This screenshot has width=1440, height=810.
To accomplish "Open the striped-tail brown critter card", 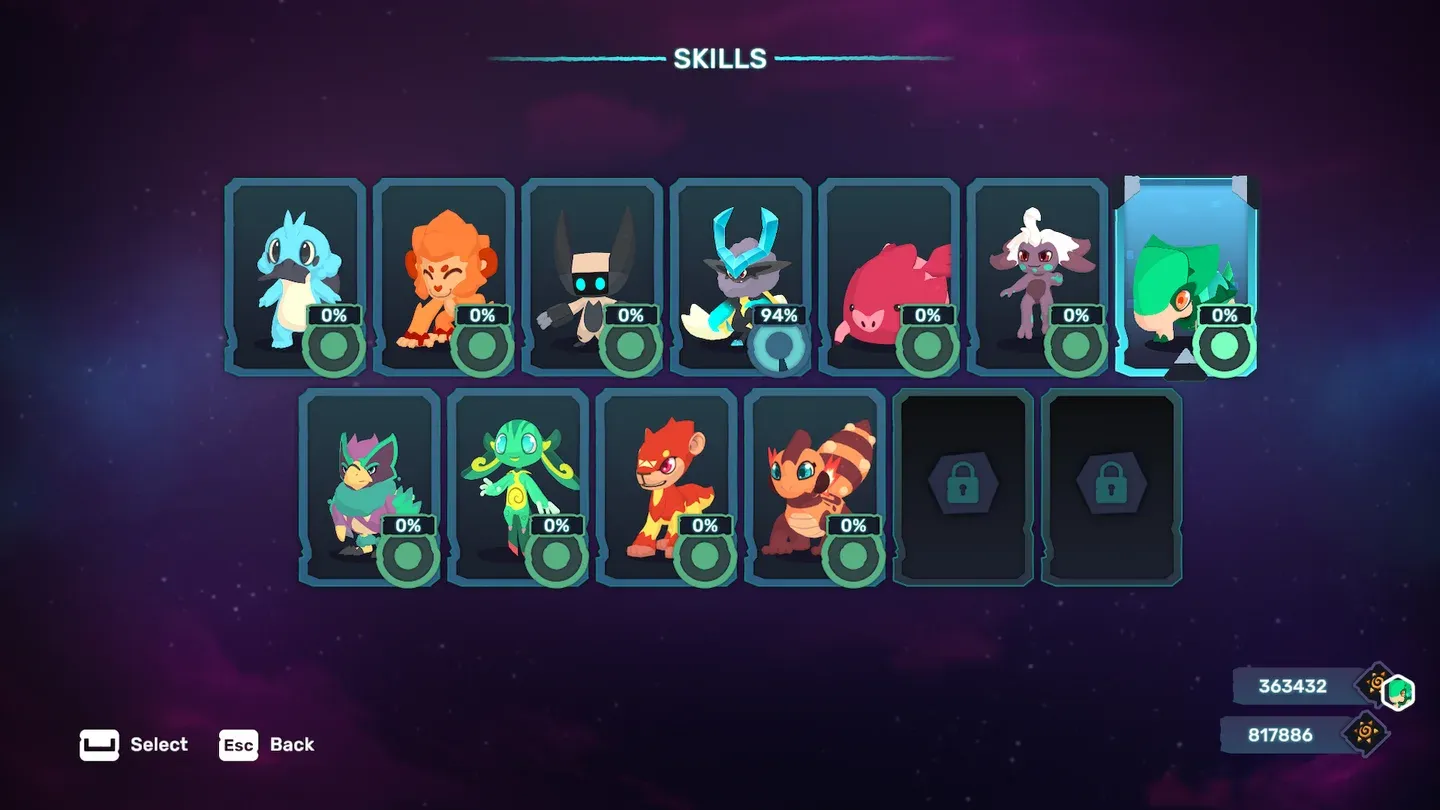I will (x=814, y=486).
